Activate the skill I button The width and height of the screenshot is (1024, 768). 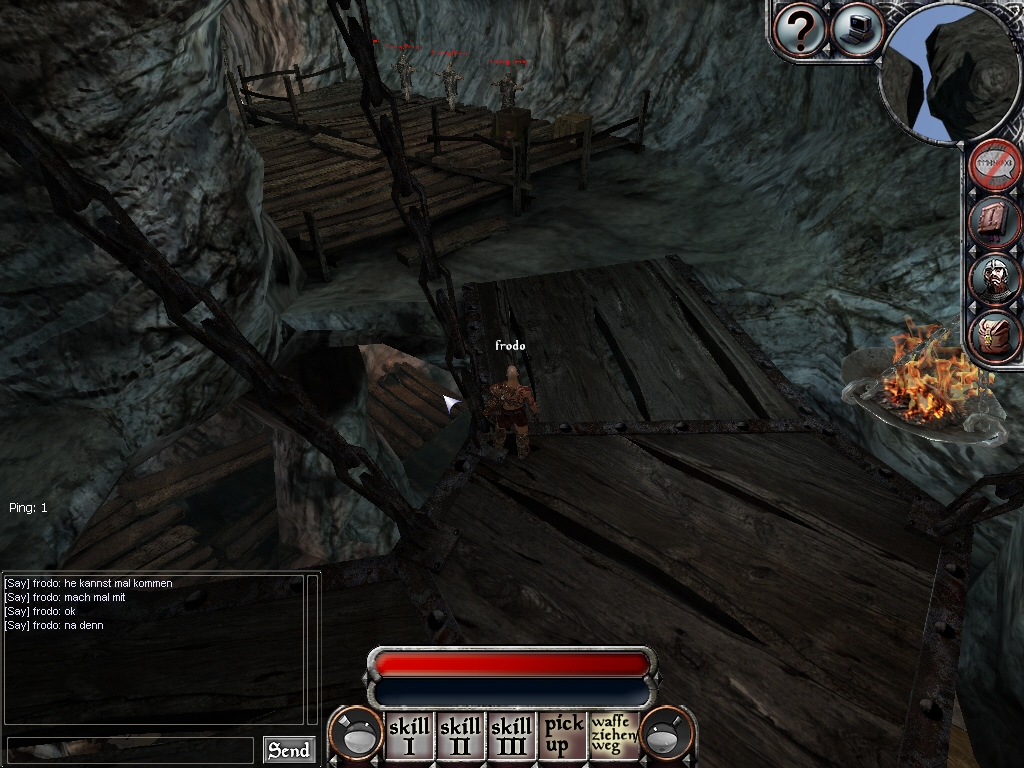point(409,737)
